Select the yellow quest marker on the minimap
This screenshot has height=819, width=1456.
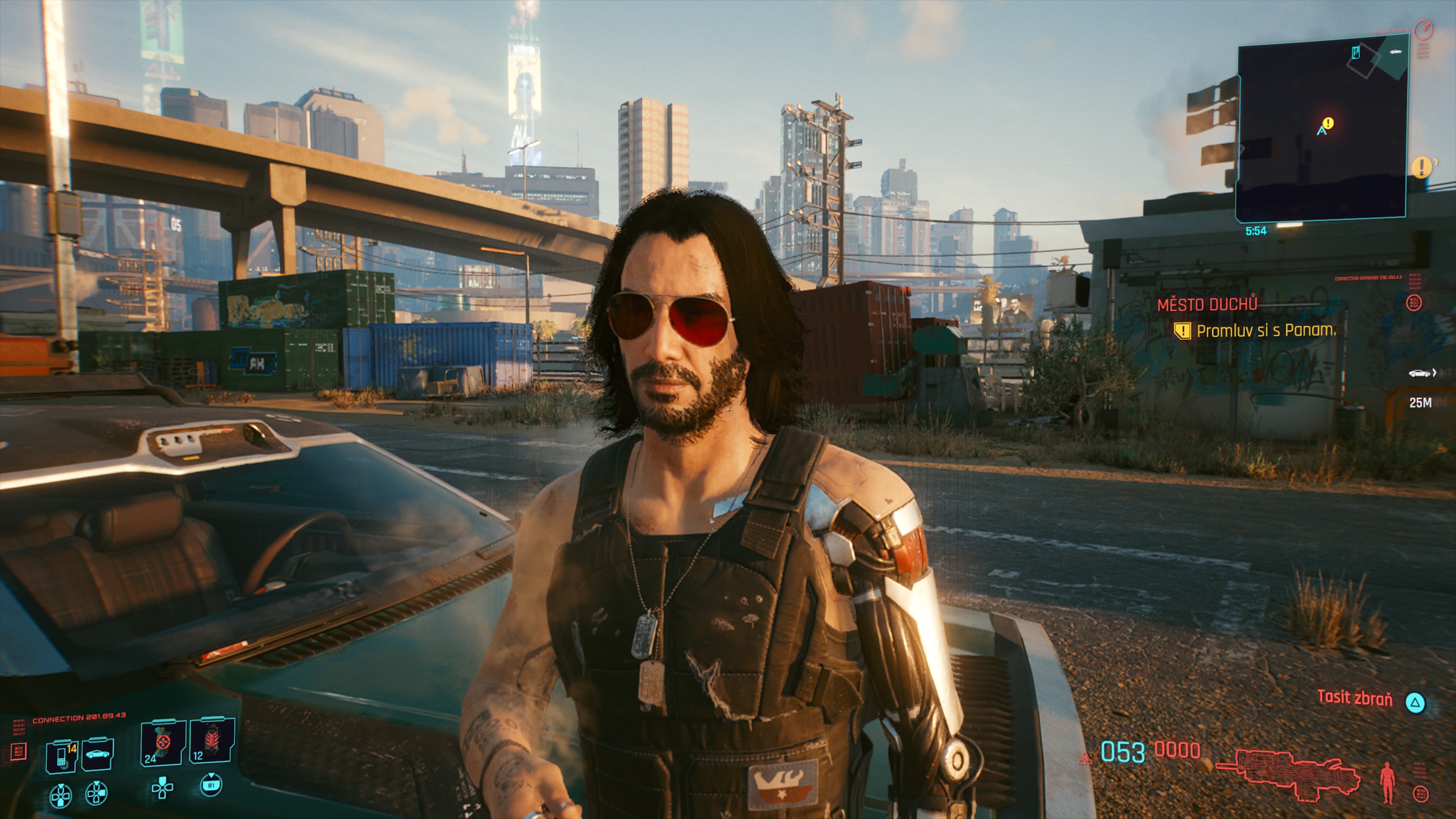(x=1328, y=123)
